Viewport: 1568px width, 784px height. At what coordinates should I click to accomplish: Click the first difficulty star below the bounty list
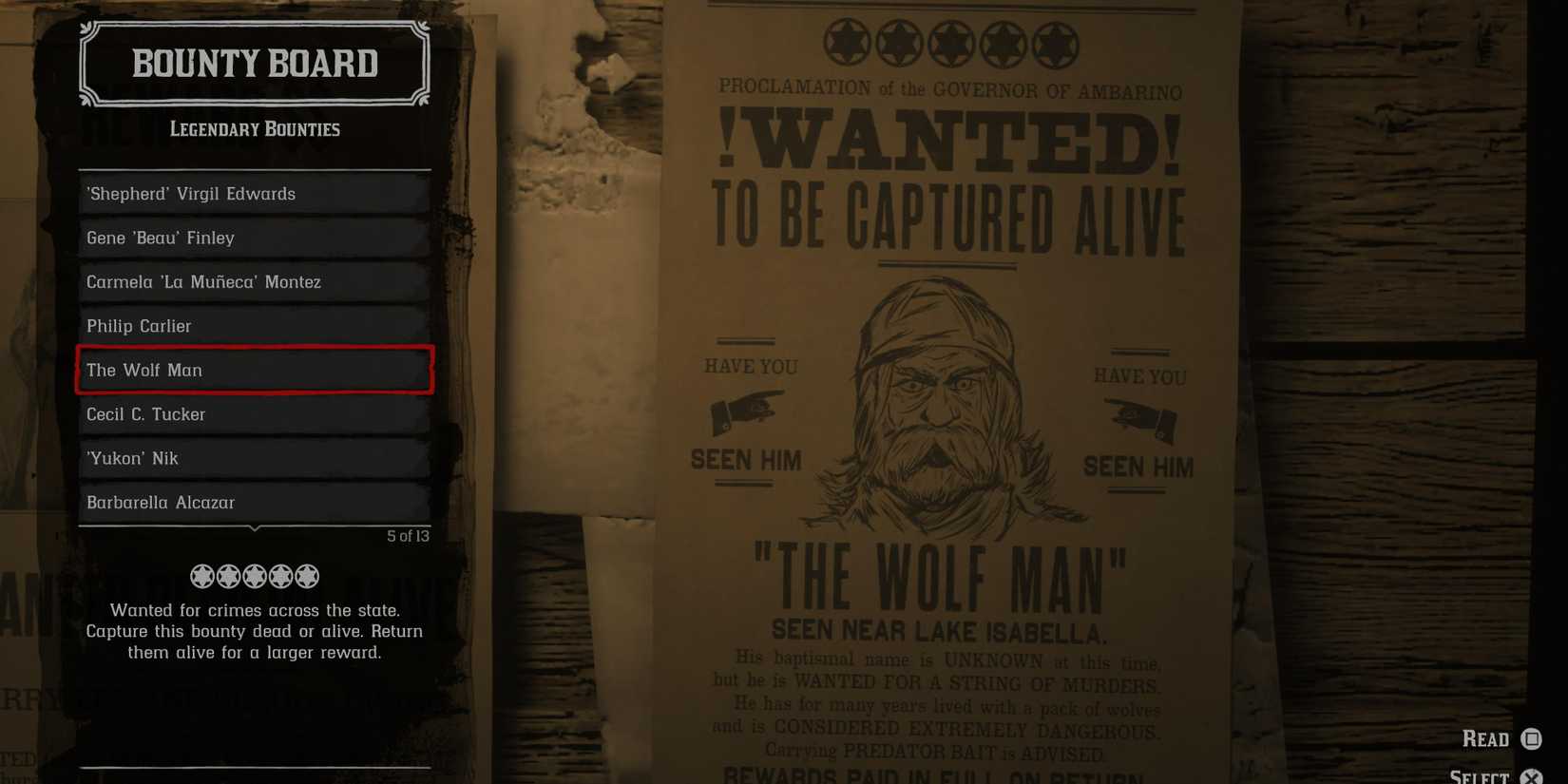[201, 575]
